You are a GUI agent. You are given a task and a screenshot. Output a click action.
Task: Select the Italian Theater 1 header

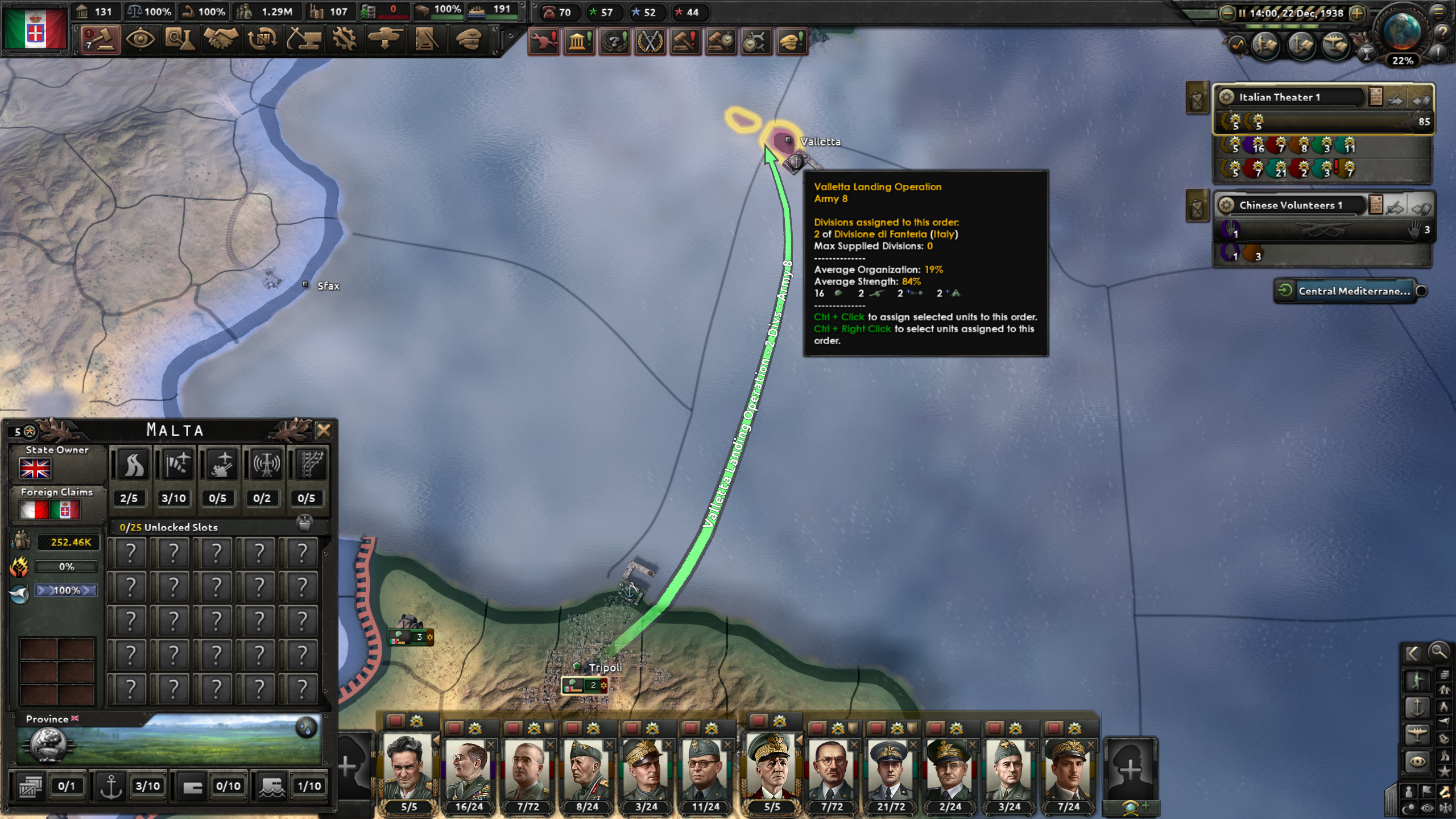coord(1291,97)
